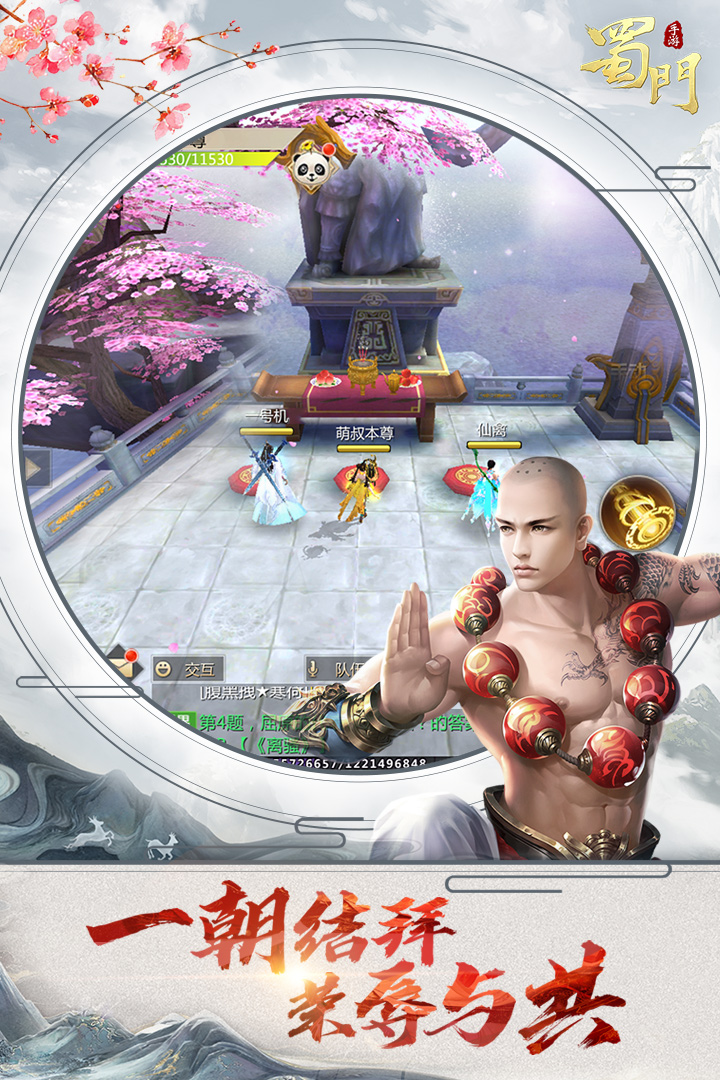Open the mail envelope icon

coord(123,662)
